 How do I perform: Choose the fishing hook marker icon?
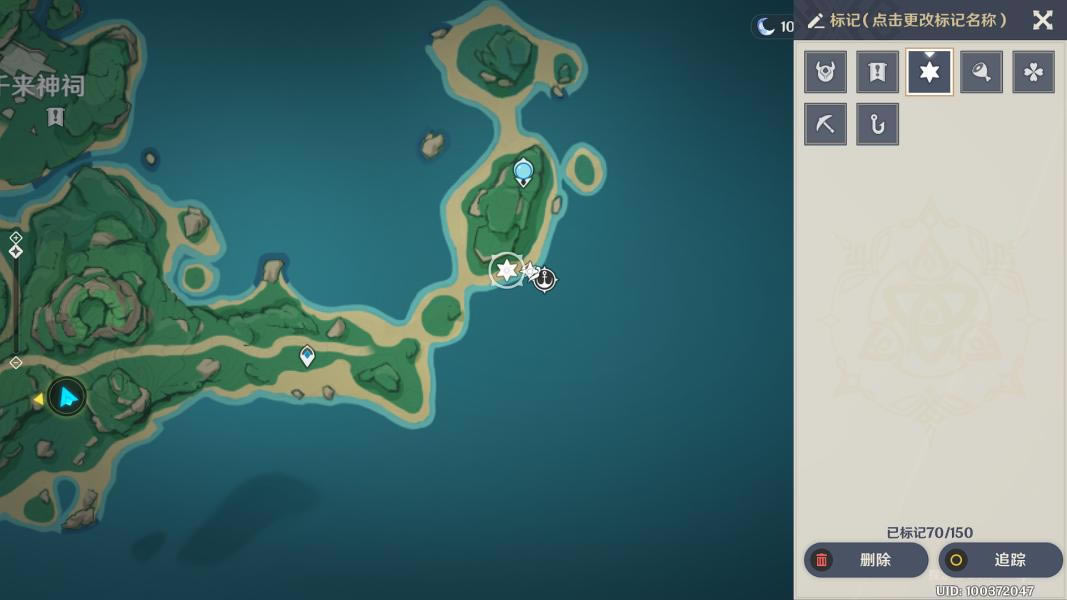(x=877, y=124)
